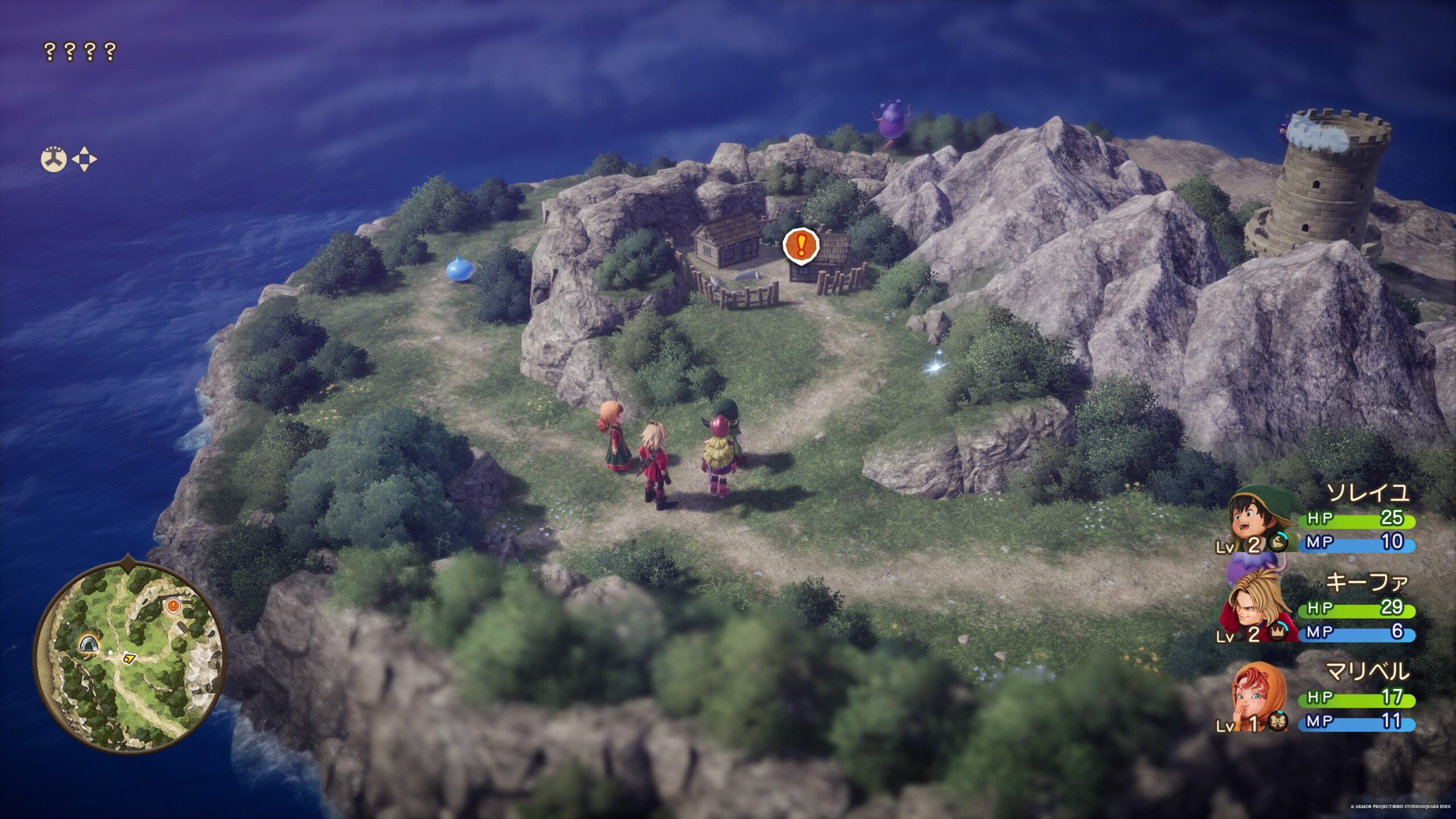Open the circular minimap
This screenshot has height=819, width=1456.
pyautogui.click(x=130, y=657)
